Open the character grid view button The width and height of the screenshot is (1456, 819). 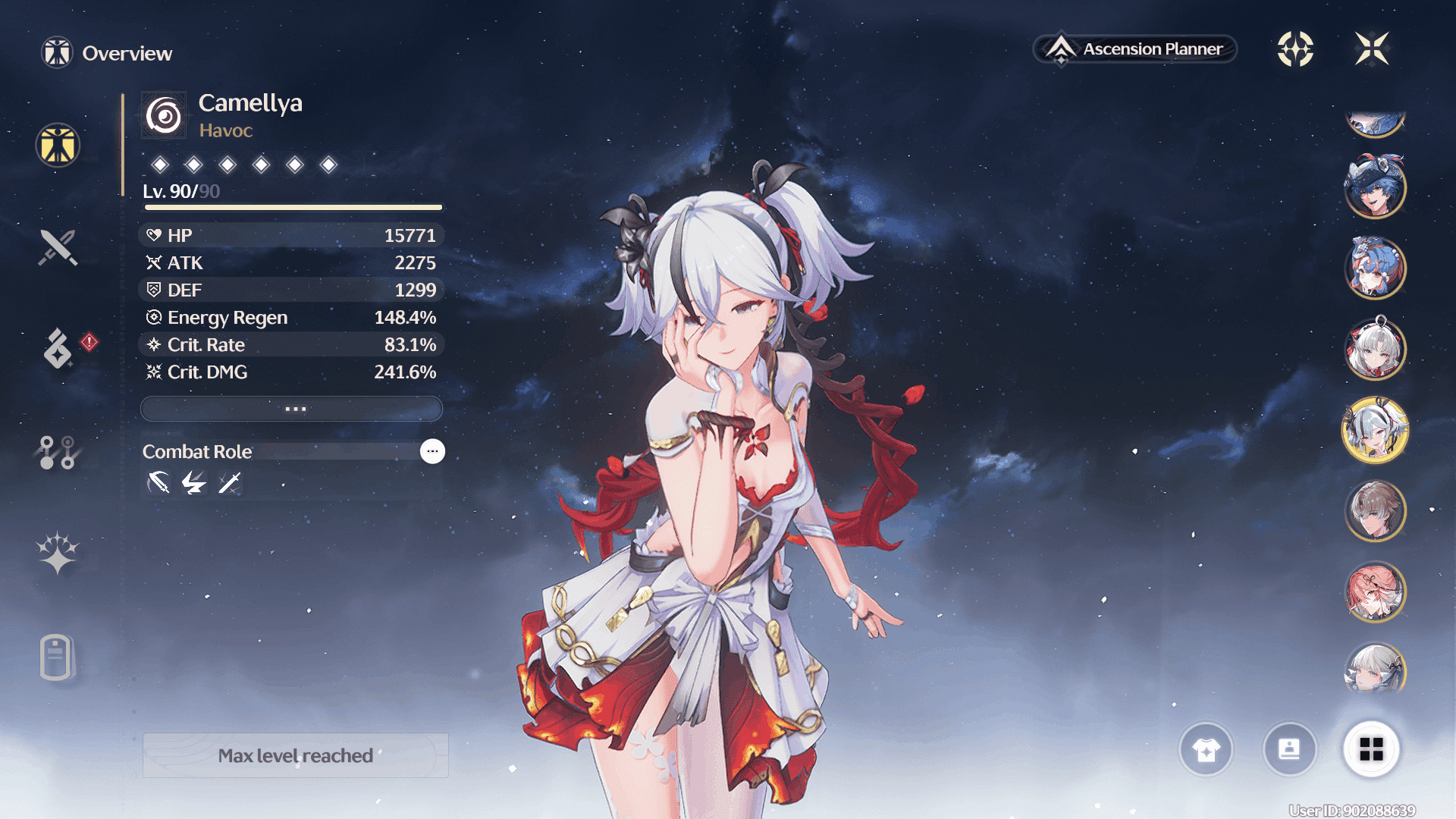(x=1371, y=750)
